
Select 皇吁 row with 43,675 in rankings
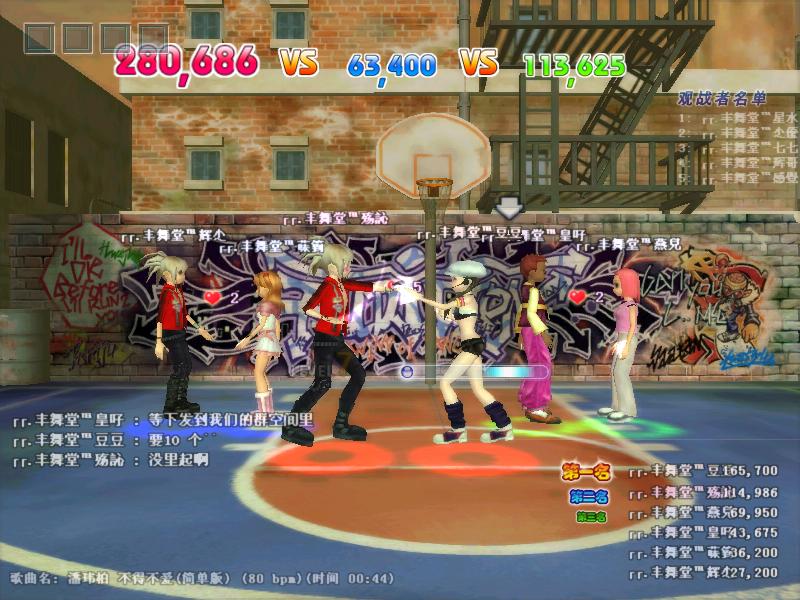(x=703, y=532)
